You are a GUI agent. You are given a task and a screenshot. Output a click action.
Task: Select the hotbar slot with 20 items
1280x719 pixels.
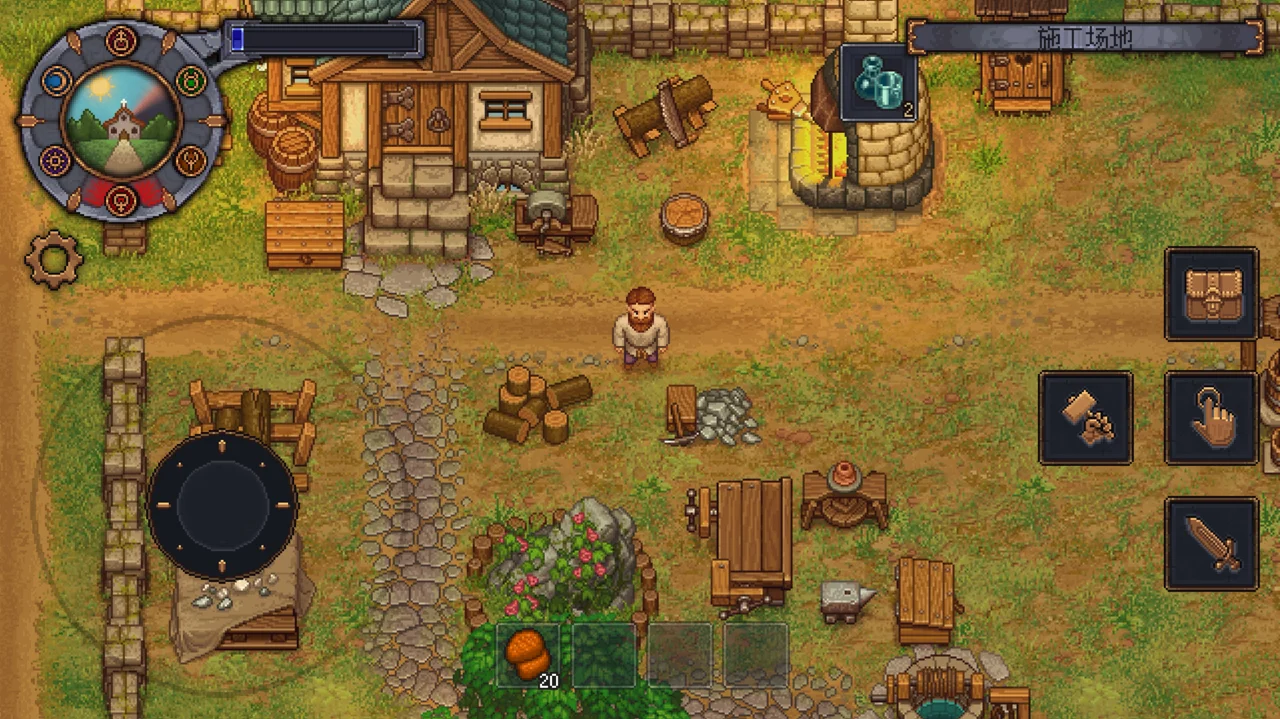(528, 656)
